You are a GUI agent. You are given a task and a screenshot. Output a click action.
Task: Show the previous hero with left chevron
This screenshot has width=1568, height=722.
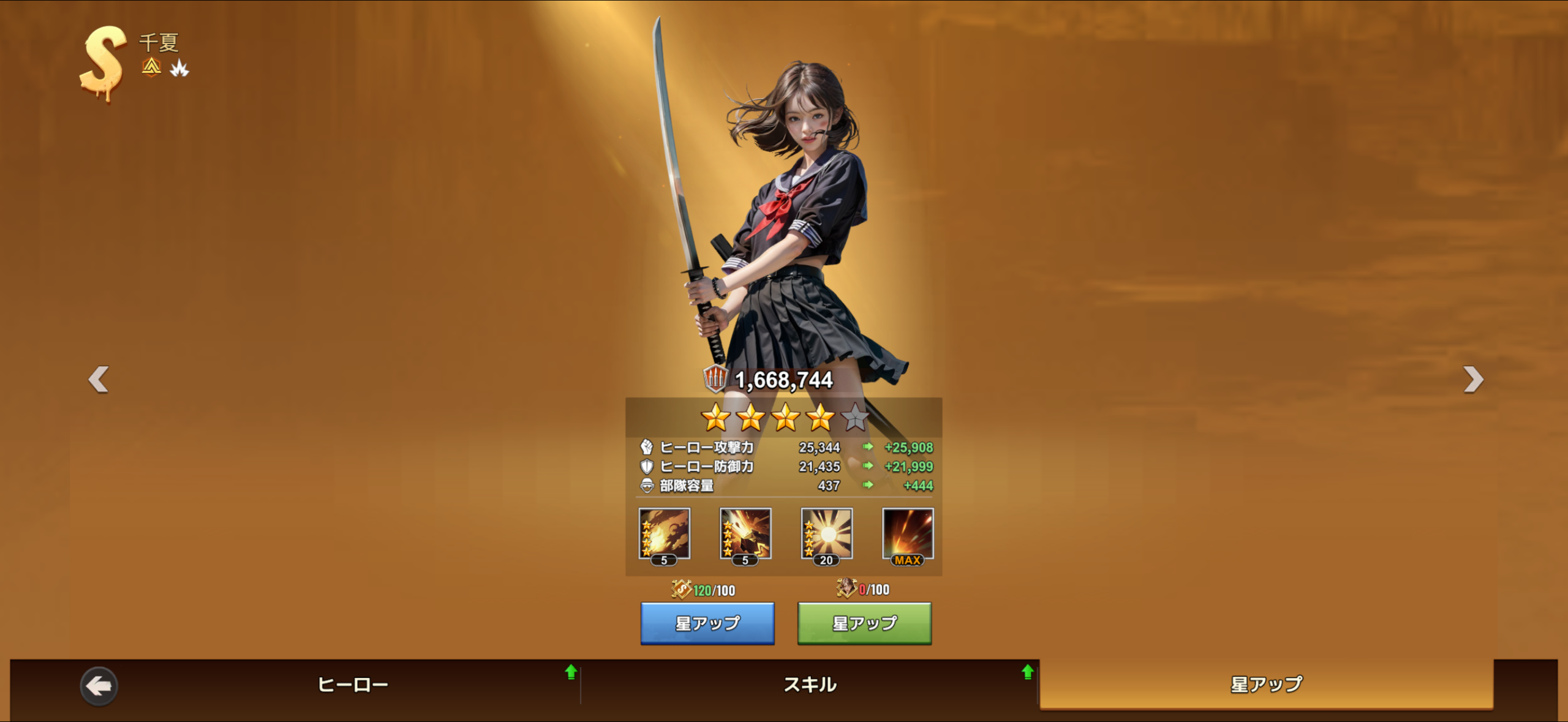click(x=99, y=380)
